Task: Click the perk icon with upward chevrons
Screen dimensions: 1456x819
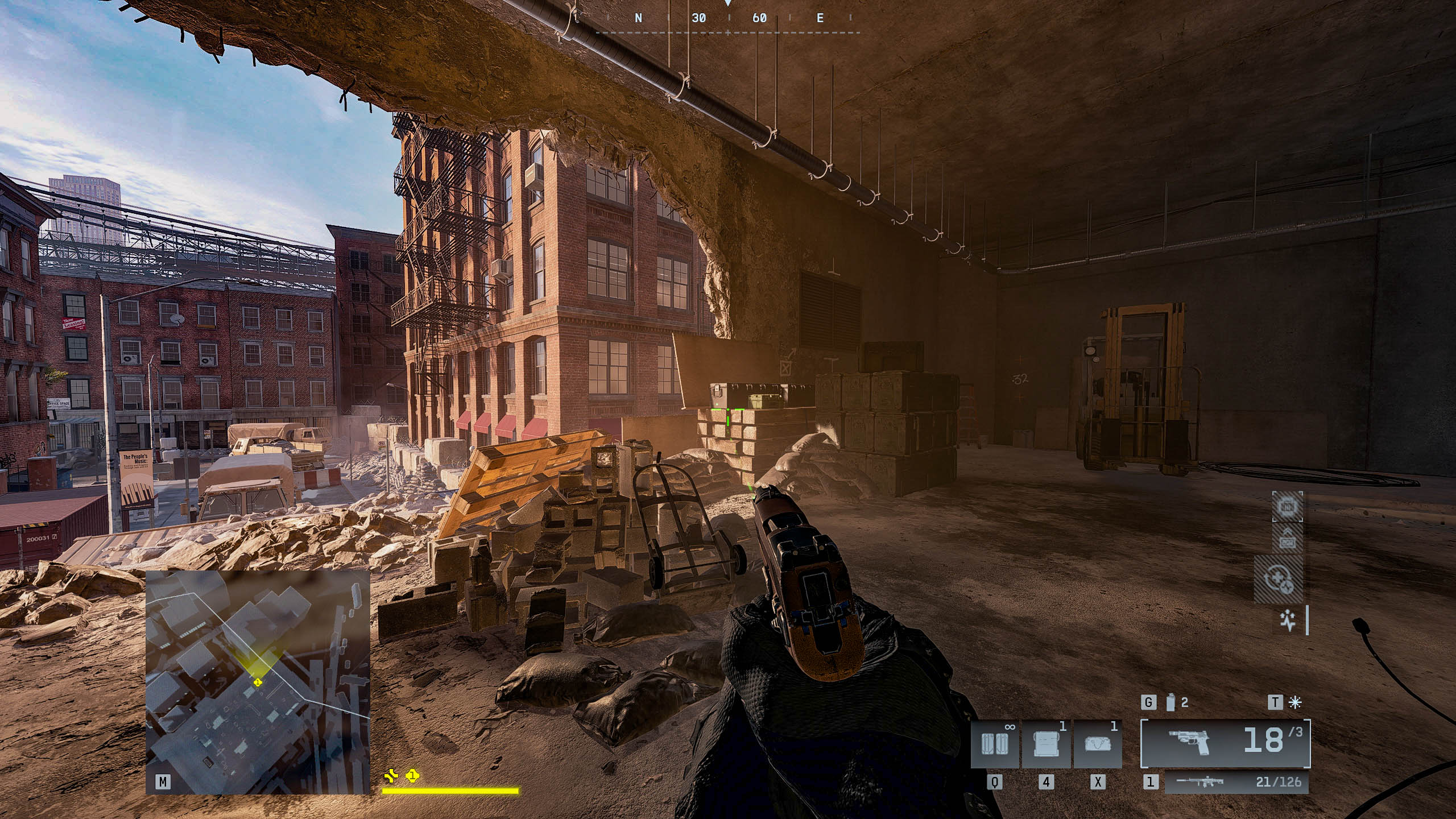Action: point(1287,540)
